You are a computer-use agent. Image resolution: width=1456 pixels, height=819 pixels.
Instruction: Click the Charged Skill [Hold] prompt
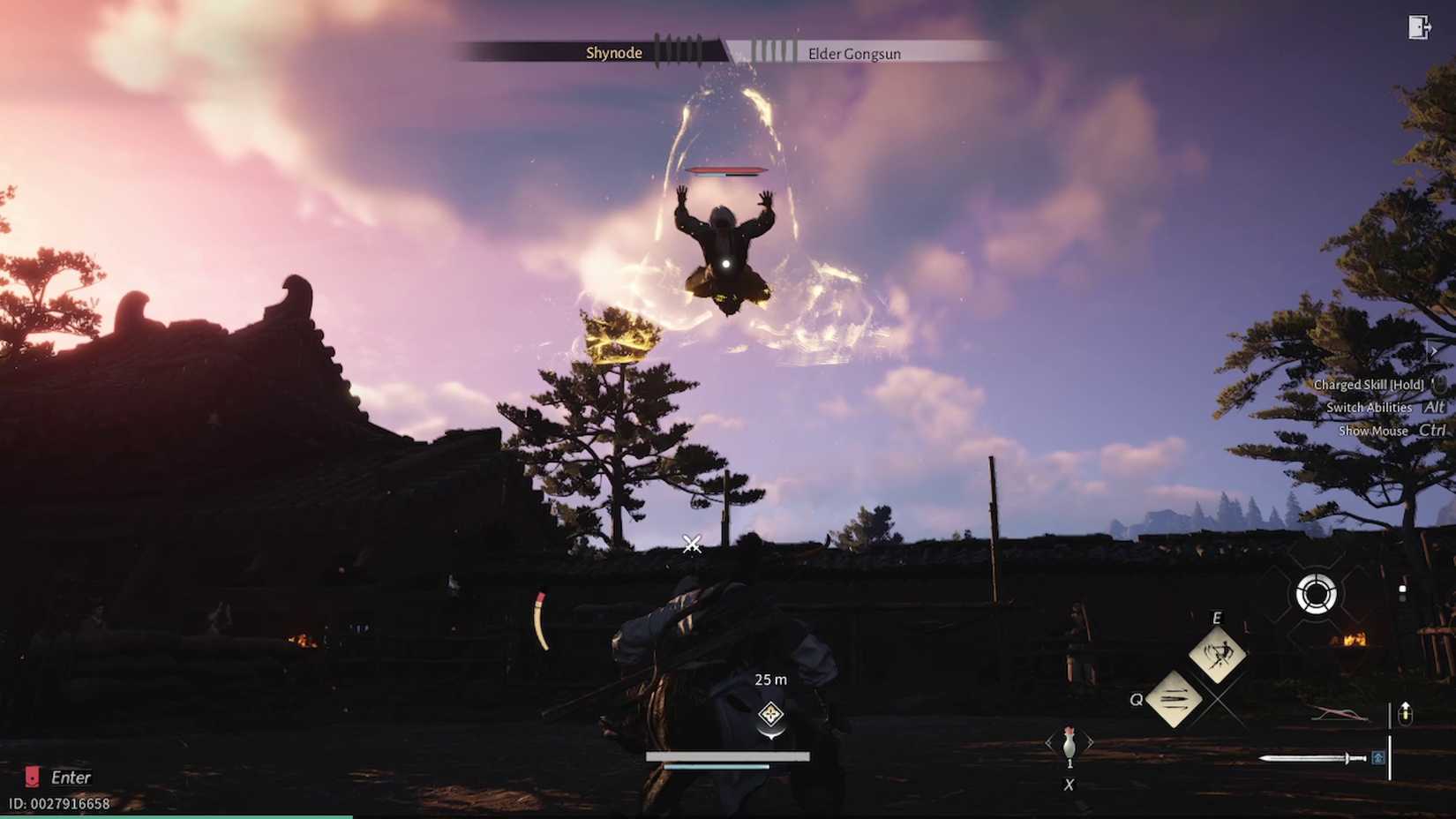(1368, 384)
